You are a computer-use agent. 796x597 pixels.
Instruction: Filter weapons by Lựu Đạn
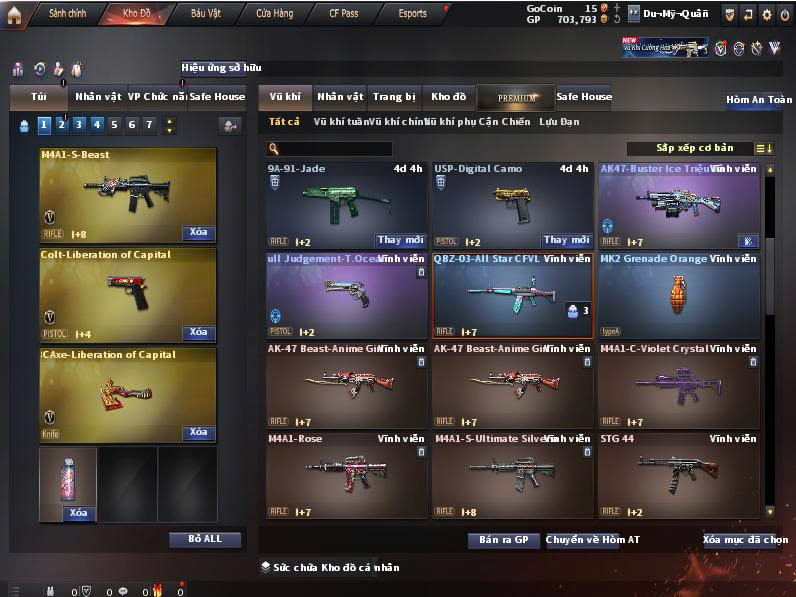tap(559, 122)
